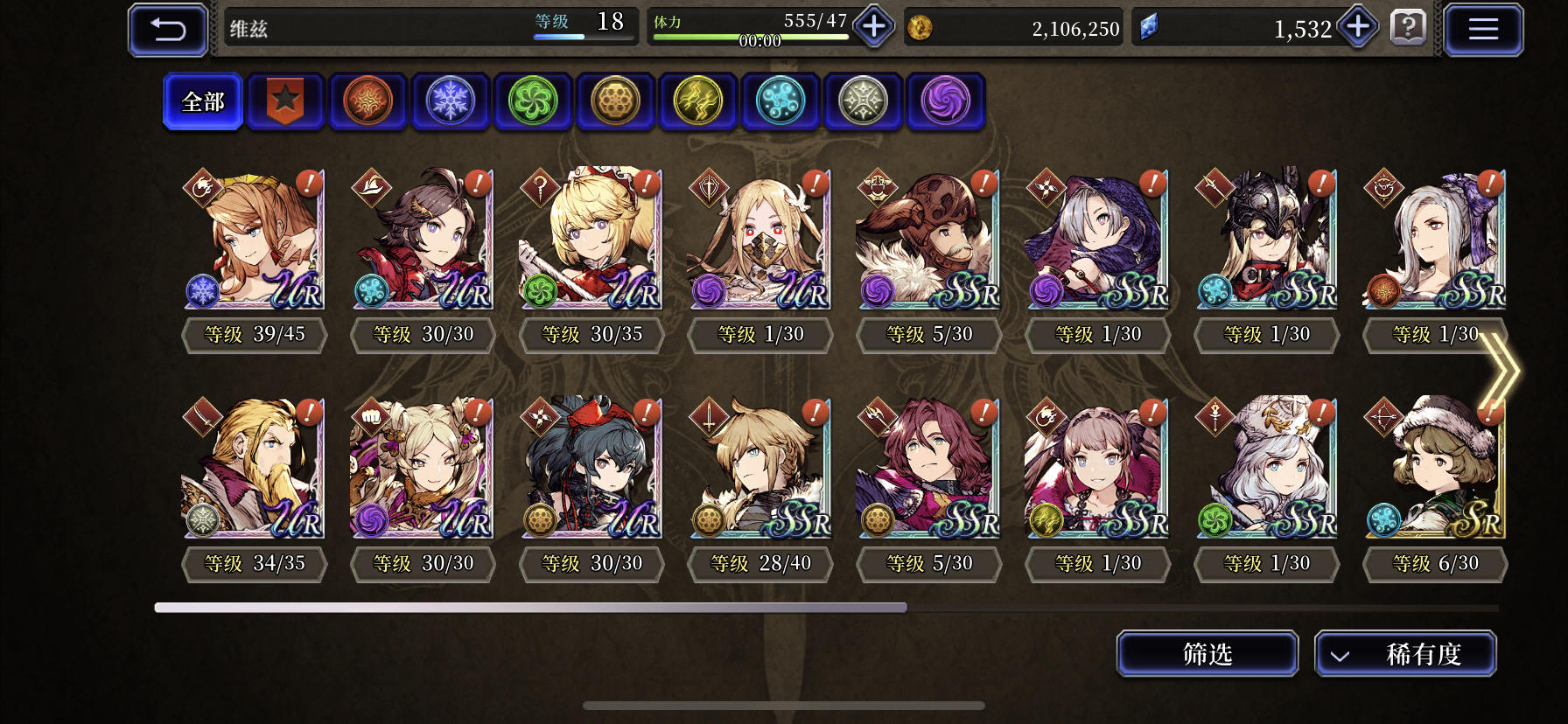
Task: Expand the star favorite filter tab
Action: [284, 101]
